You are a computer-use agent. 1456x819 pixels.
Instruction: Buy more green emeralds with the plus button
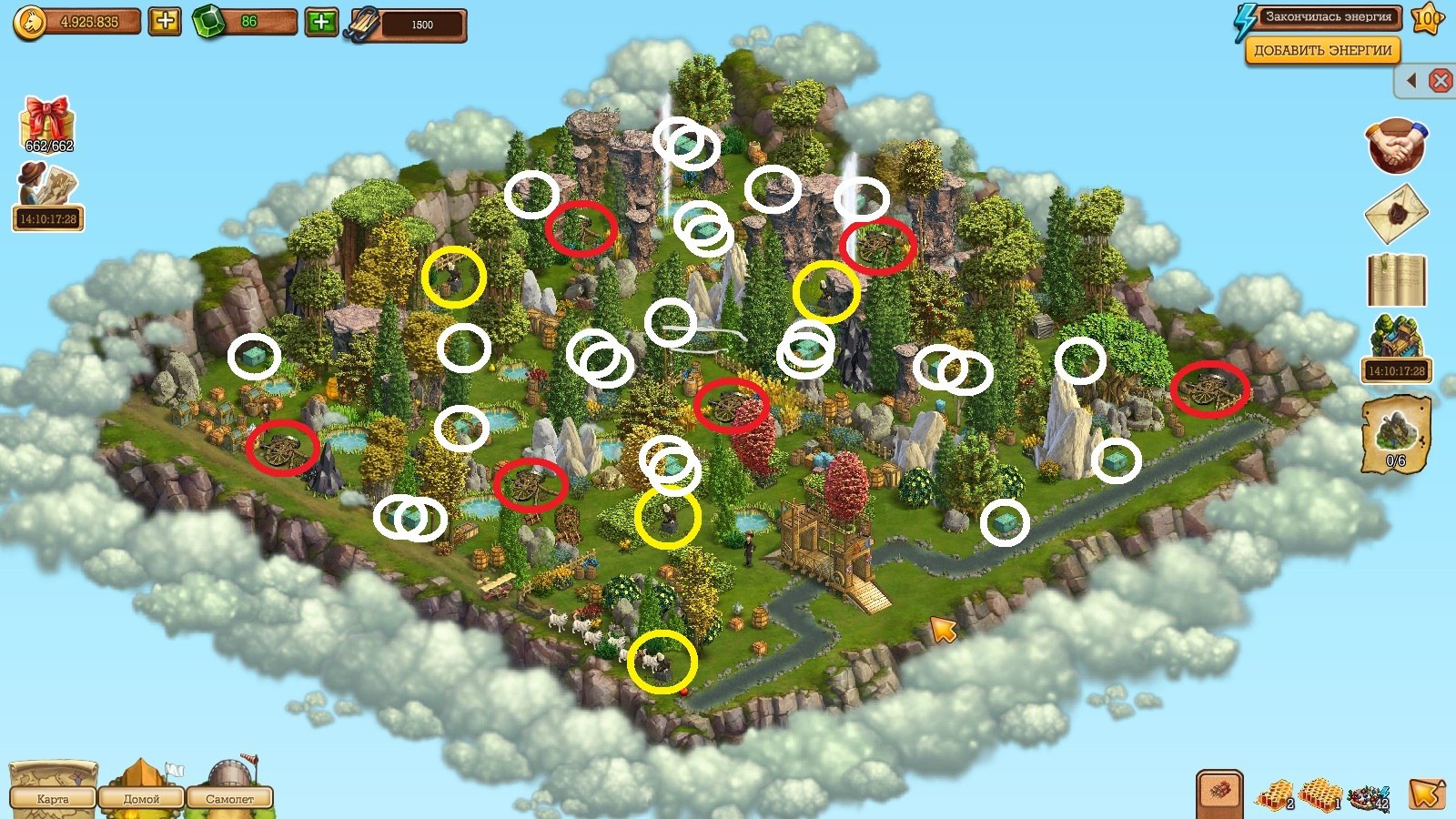[321, 21]
